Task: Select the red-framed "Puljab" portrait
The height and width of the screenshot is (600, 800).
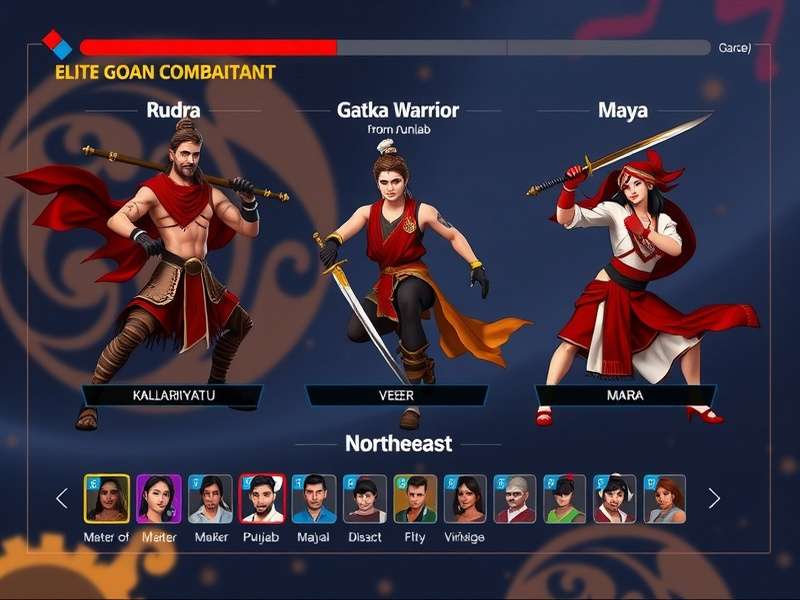Action: point(262,498)
